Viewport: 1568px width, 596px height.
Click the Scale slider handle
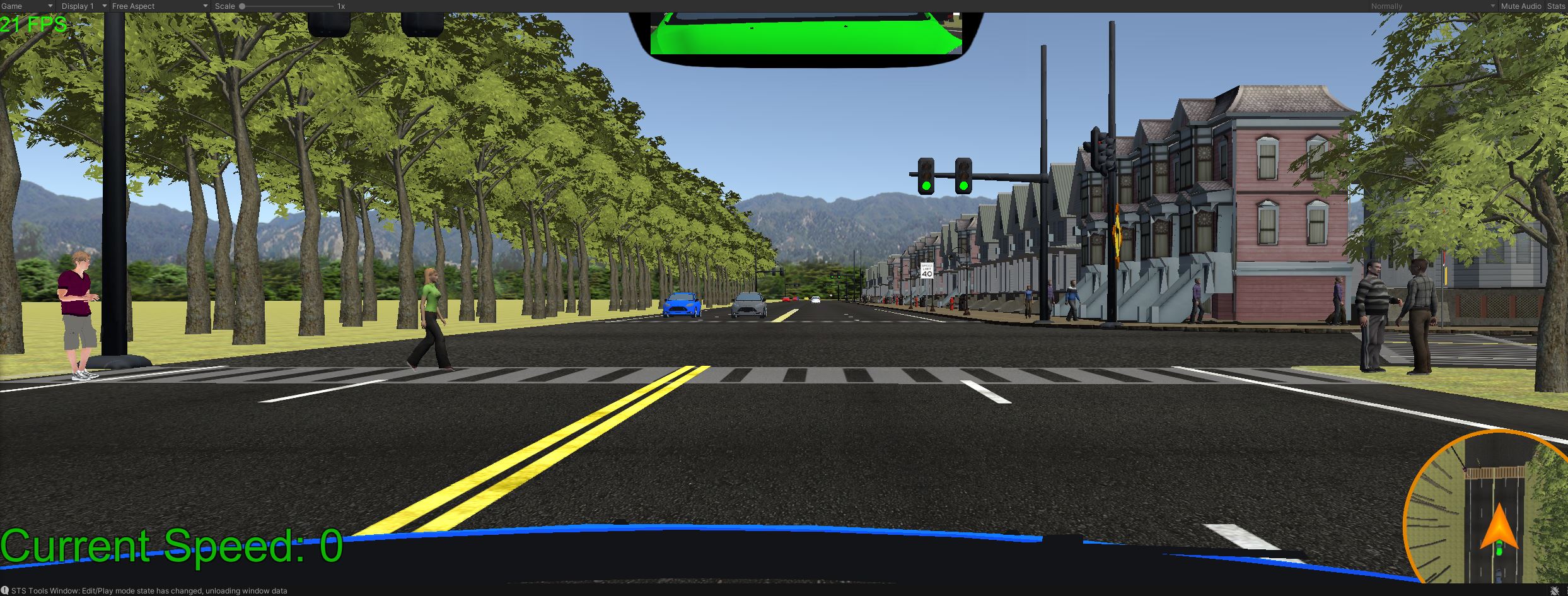(243, 6)
